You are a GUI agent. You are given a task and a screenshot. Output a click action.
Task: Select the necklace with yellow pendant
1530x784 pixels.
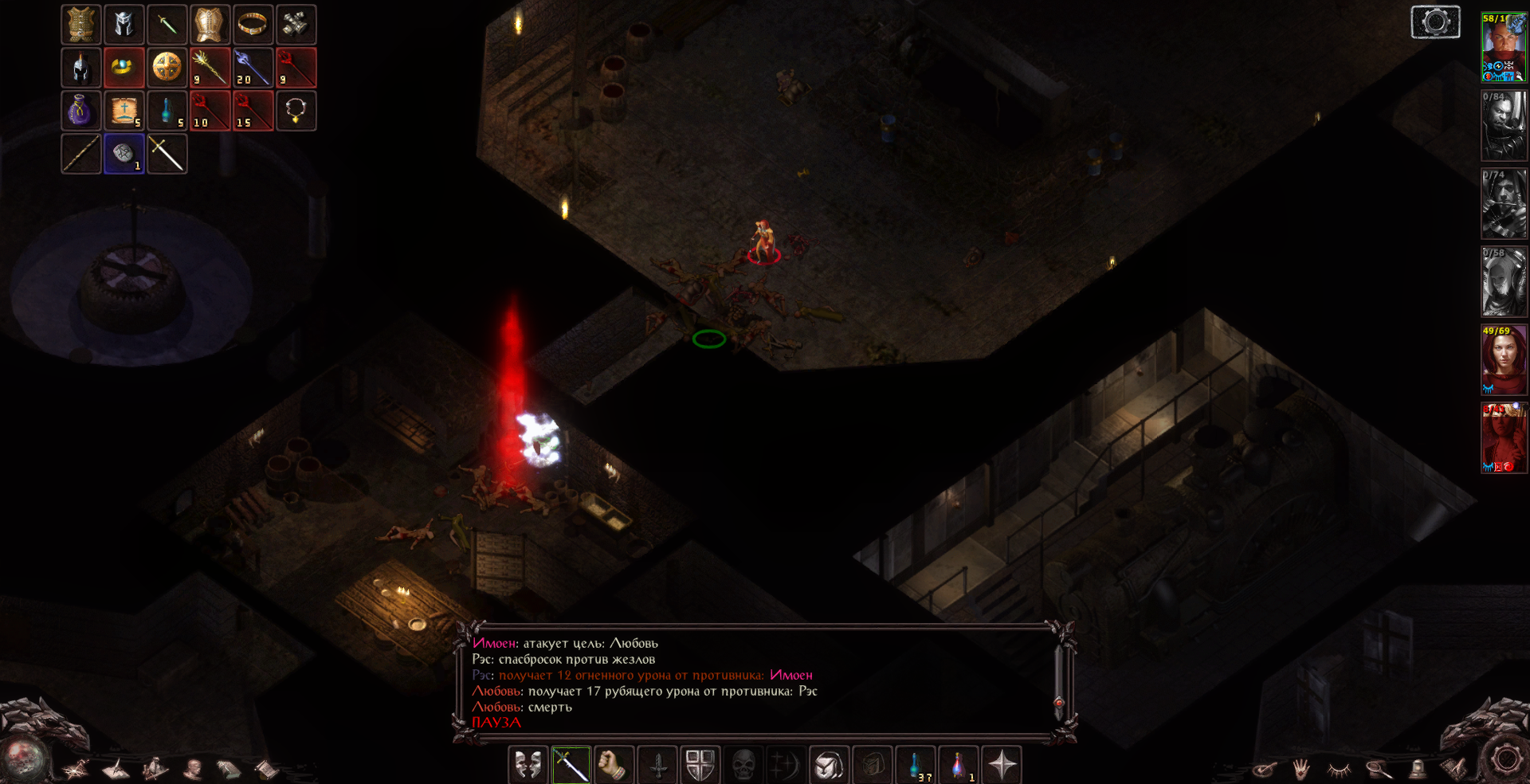pos(296,111)
